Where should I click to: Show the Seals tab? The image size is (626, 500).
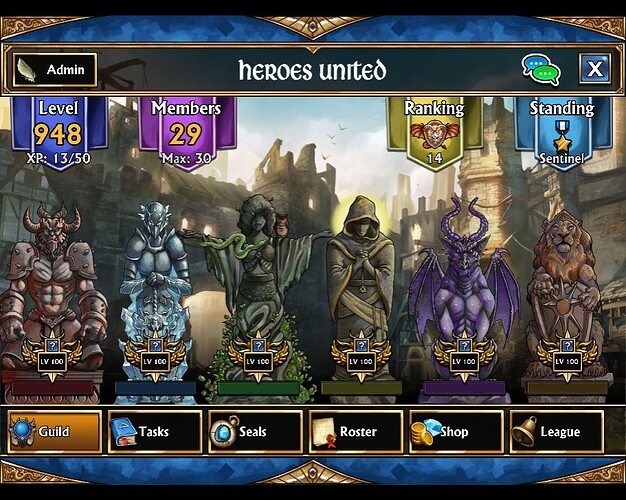click(254, 432)
